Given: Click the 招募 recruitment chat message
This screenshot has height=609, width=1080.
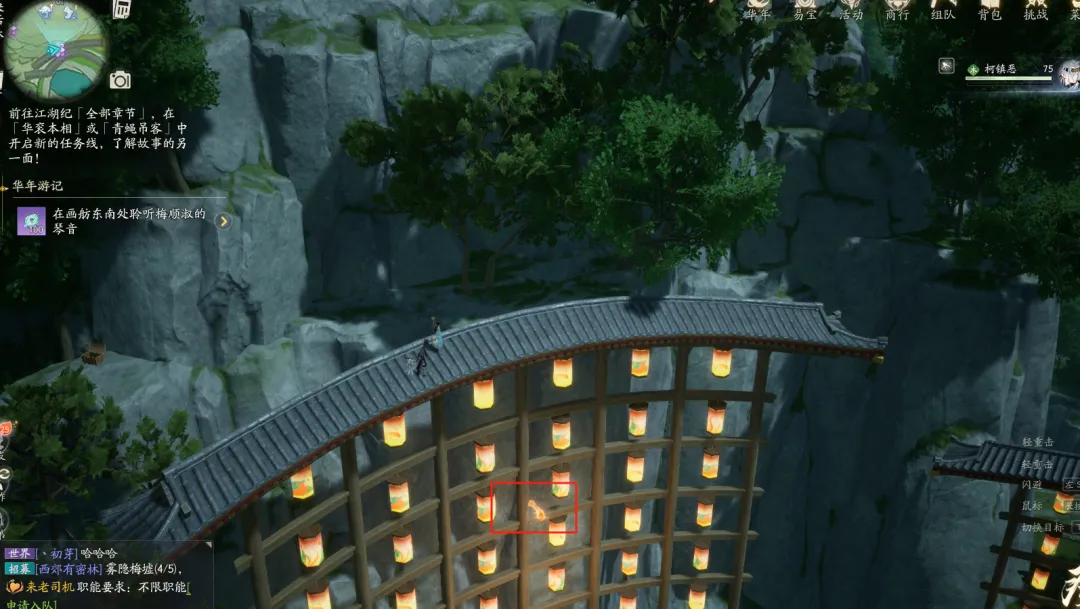Looking at the screenshot, I should pyautogui.click(x=110, y=569).
